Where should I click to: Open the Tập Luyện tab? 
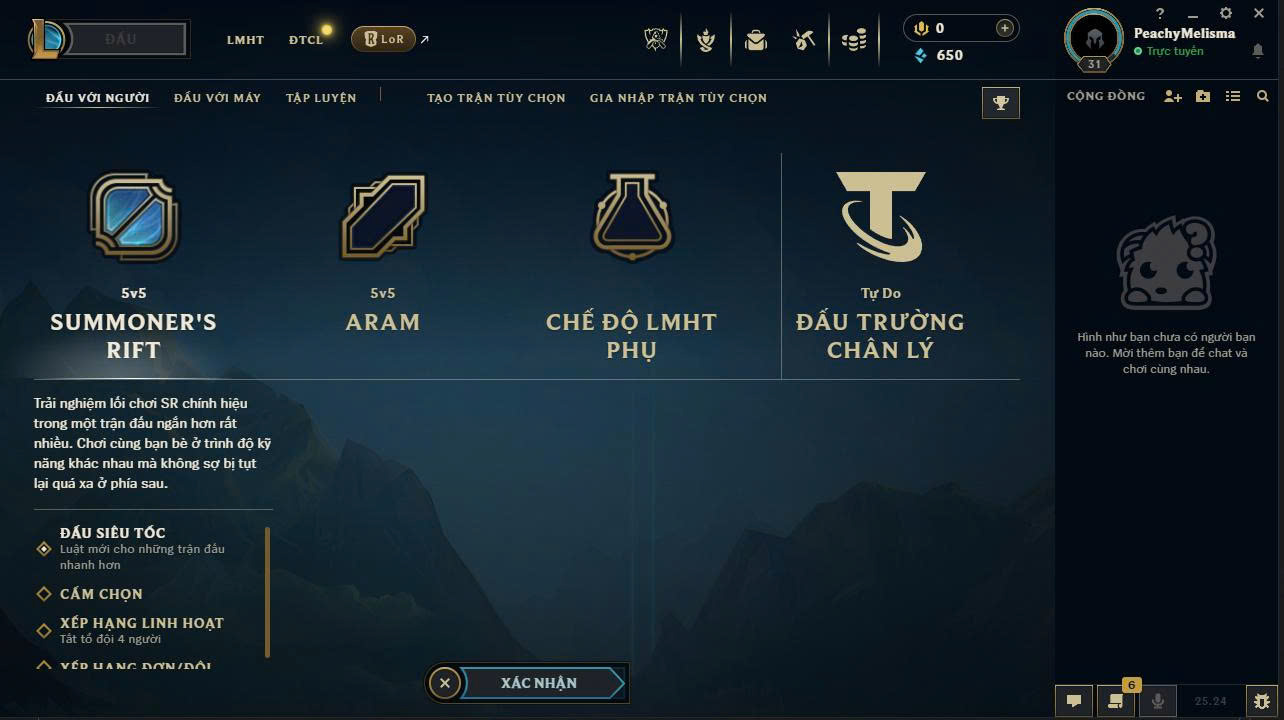(x=321, y=98)
